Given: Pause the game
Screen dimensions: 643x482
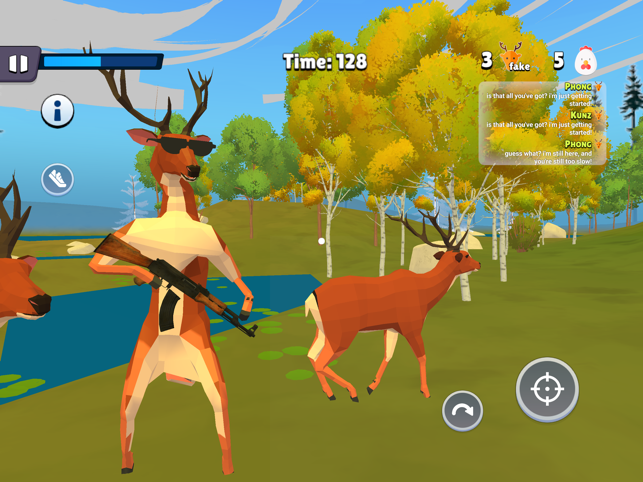Looking at the screenshot, I should point(18,63).
